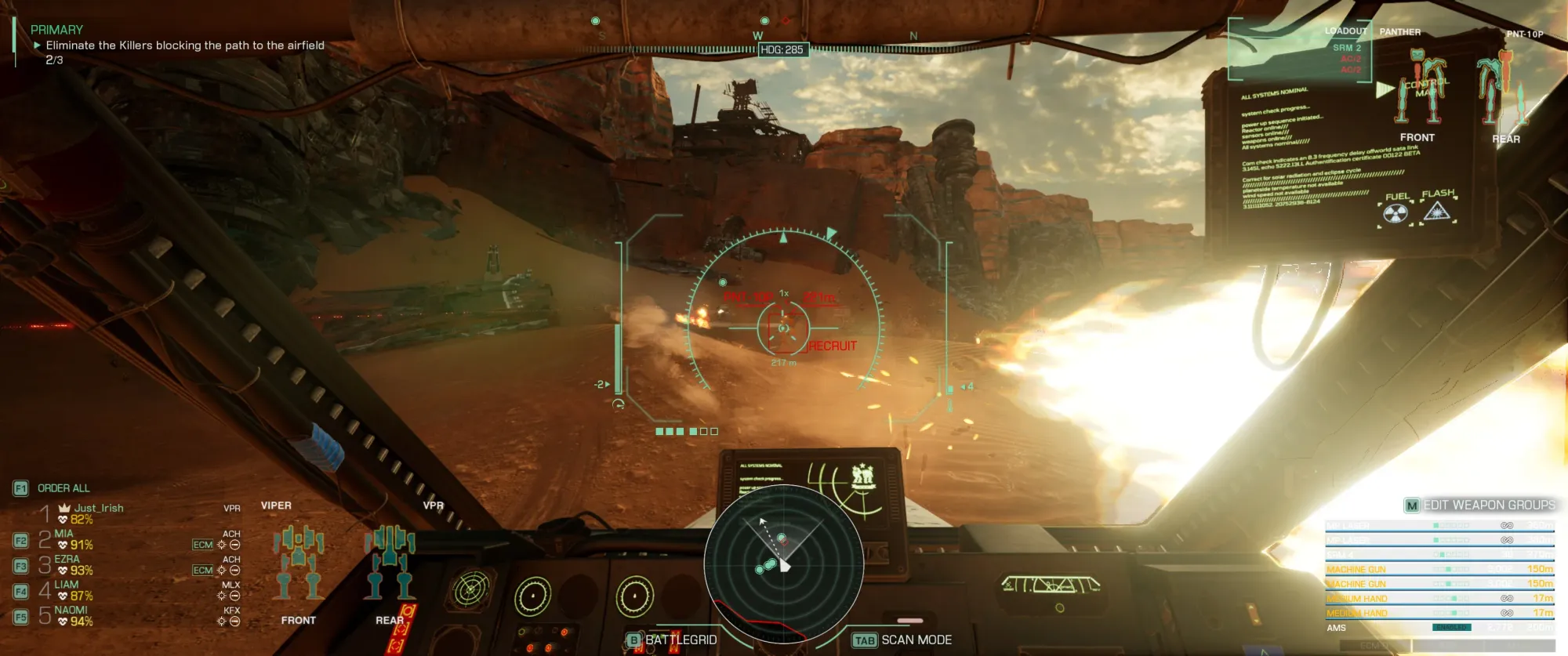Open the BATTLEGRID view
This screenshot has width=1568, height=656.
(679, 640)
